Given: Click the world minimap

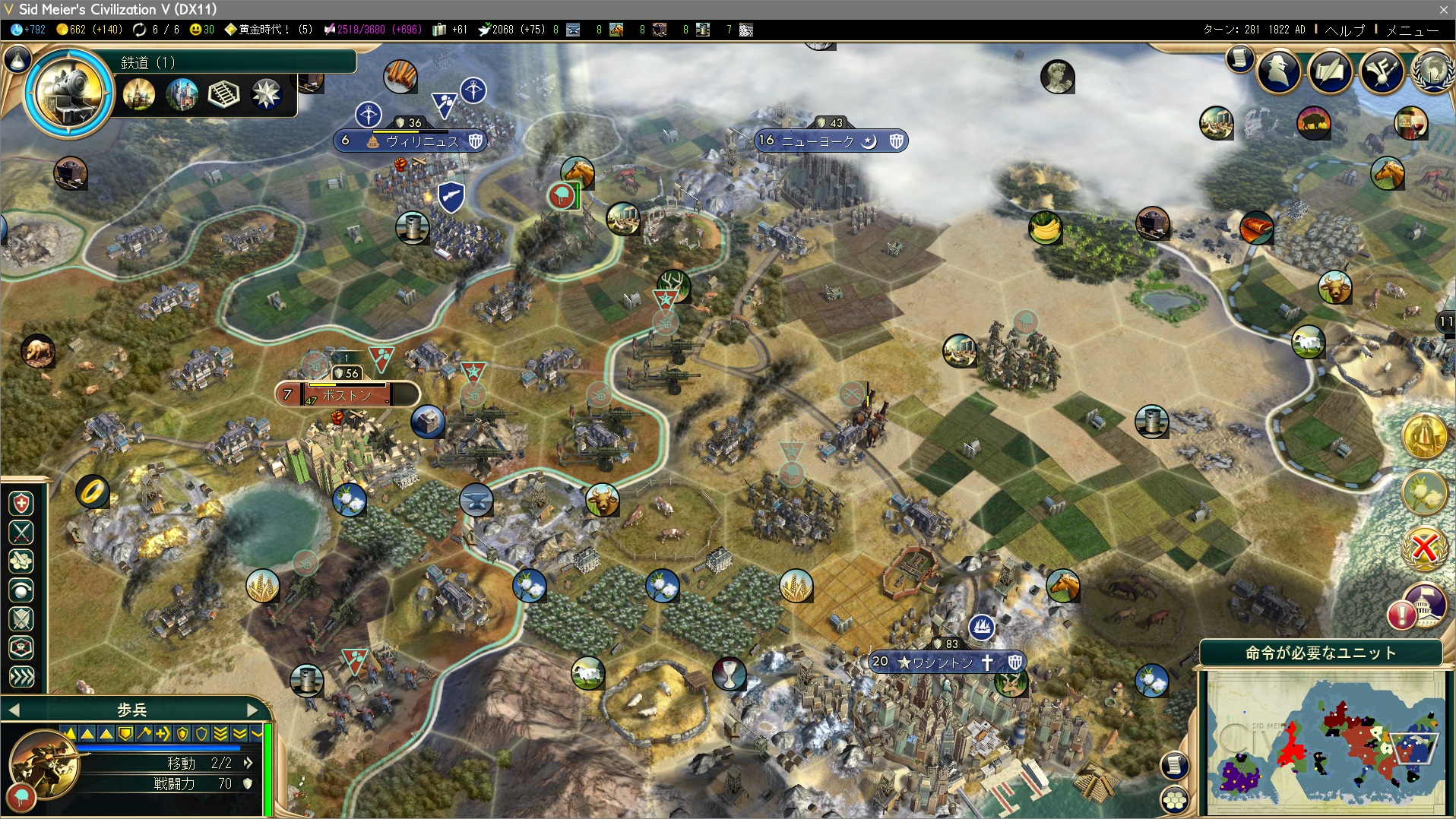Looking at the screenshot, I should [1325, 742].
